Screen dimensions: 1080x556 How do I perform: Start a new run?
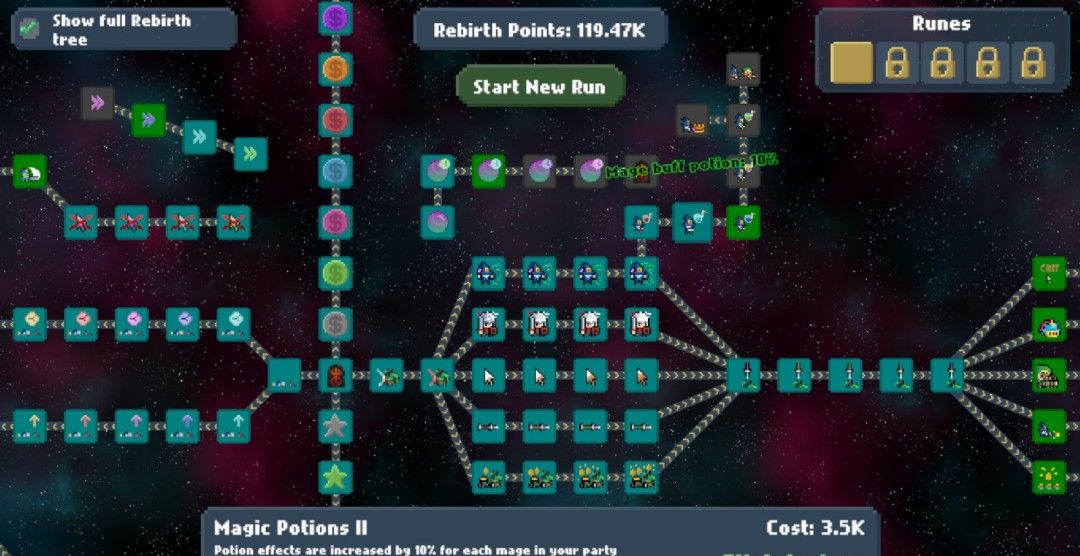[x=539, y=87]
